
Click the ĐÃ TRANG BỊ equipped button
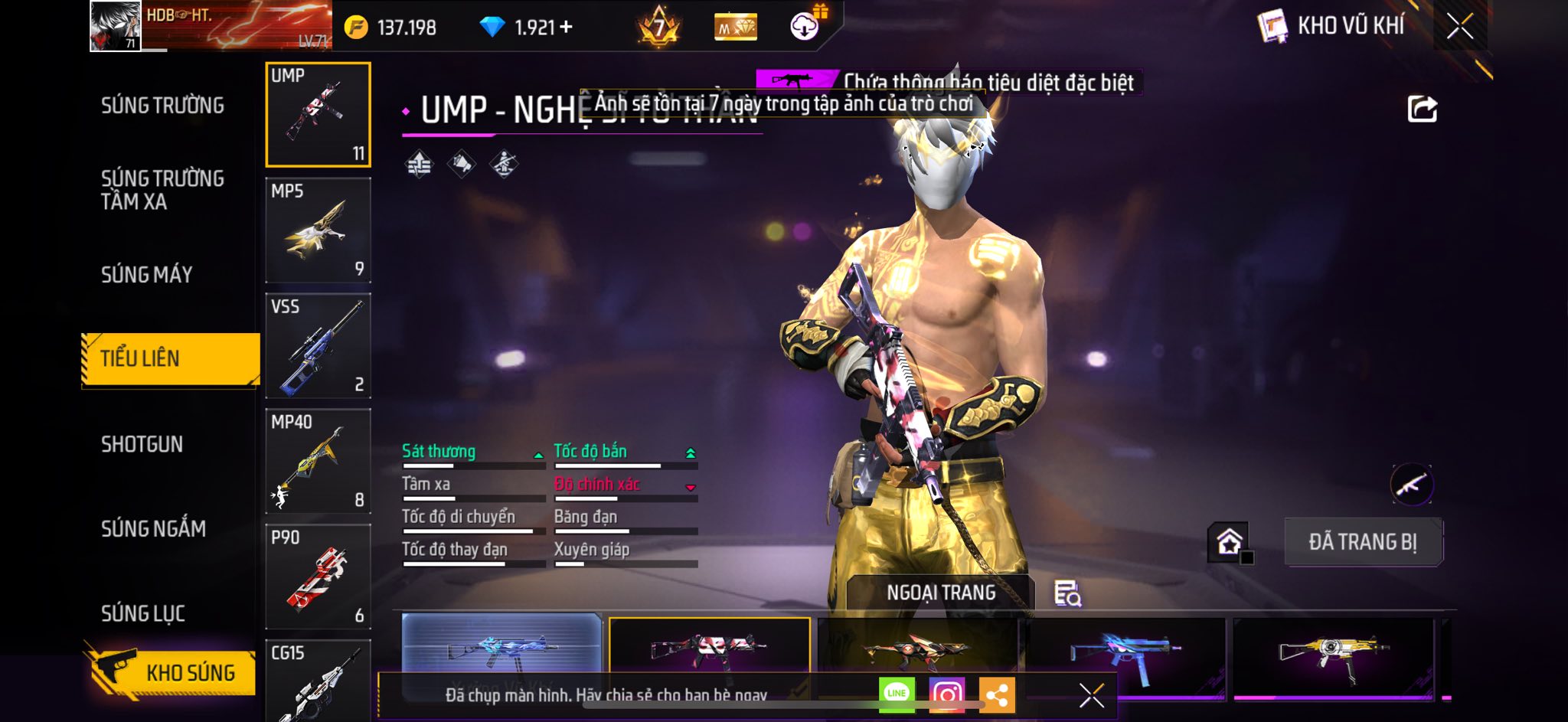(1363, 542)
